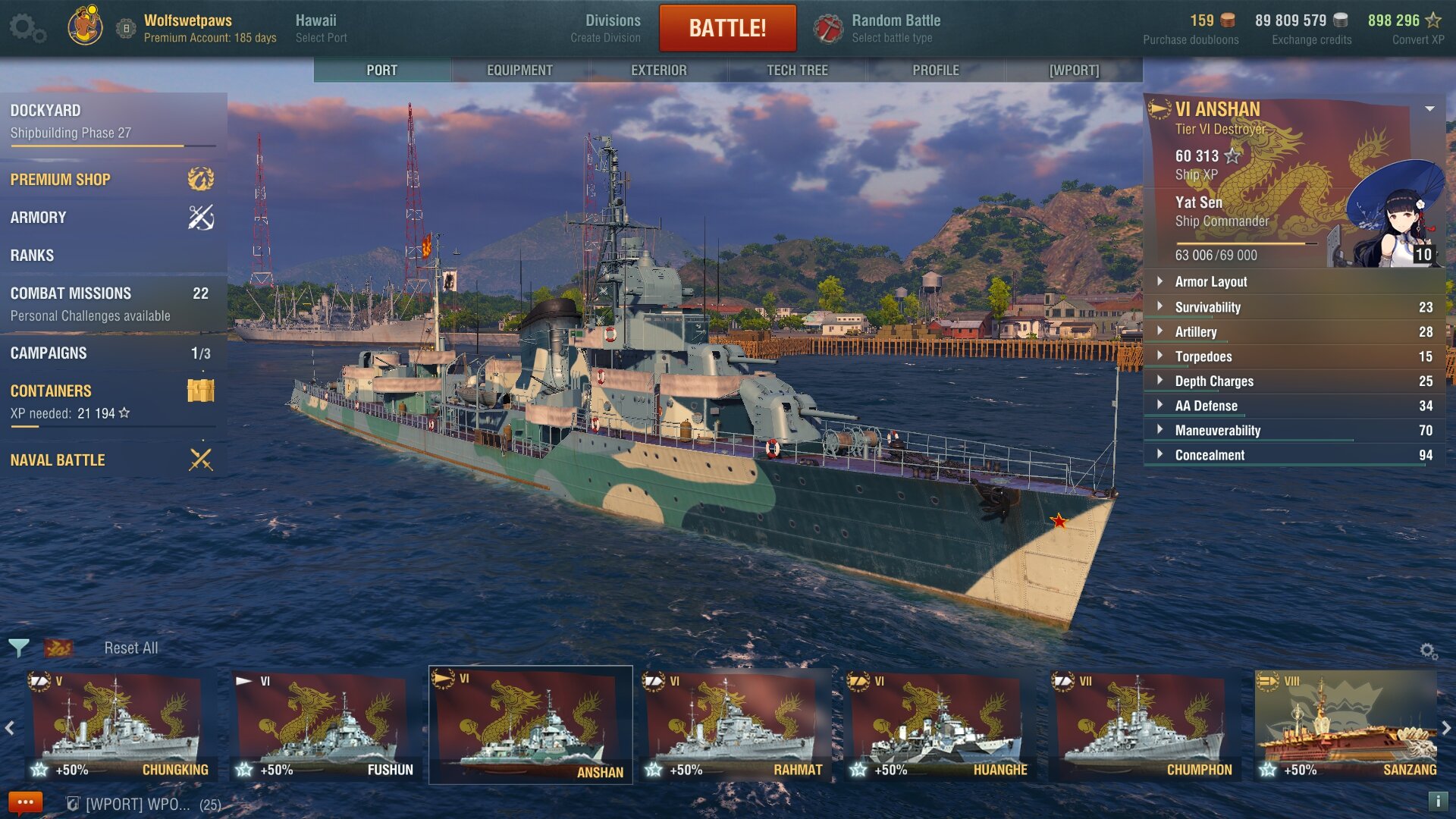View the Profile tab
The width and height of the screenshot is (1456, 819).
(x=935, y=70)
